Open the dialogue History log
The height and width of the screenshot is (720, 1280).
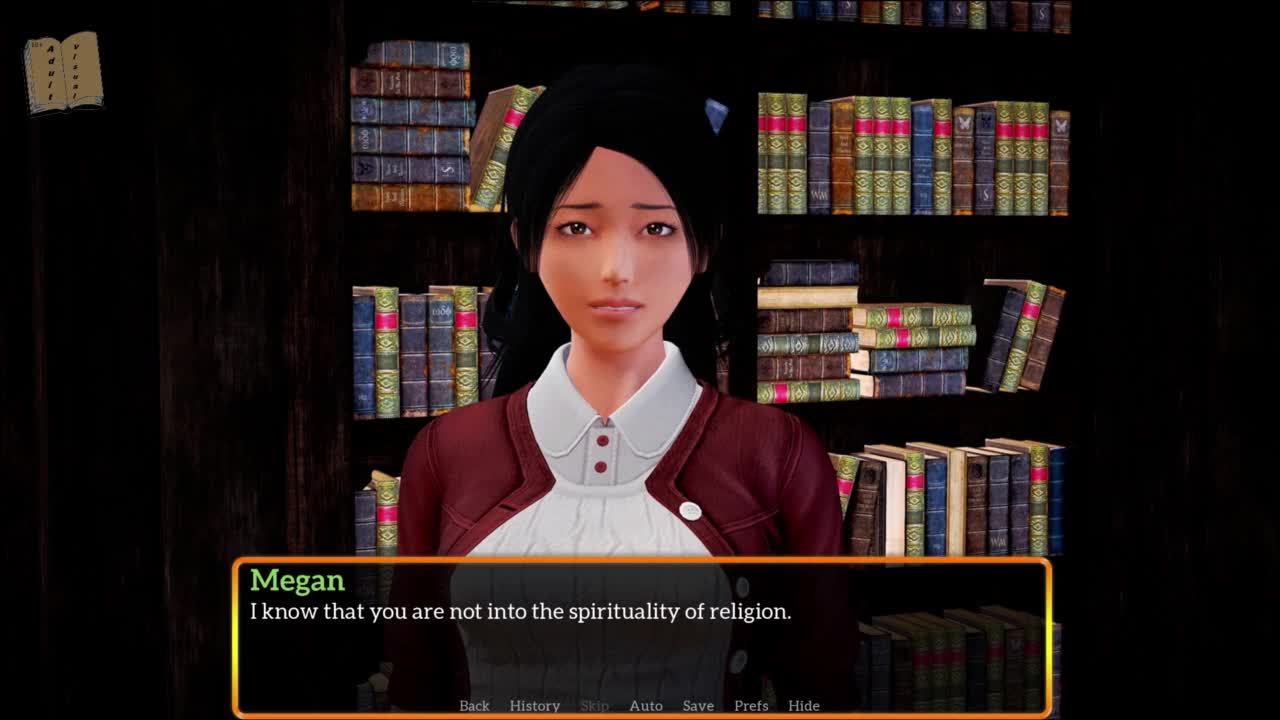tap(535, 705)
